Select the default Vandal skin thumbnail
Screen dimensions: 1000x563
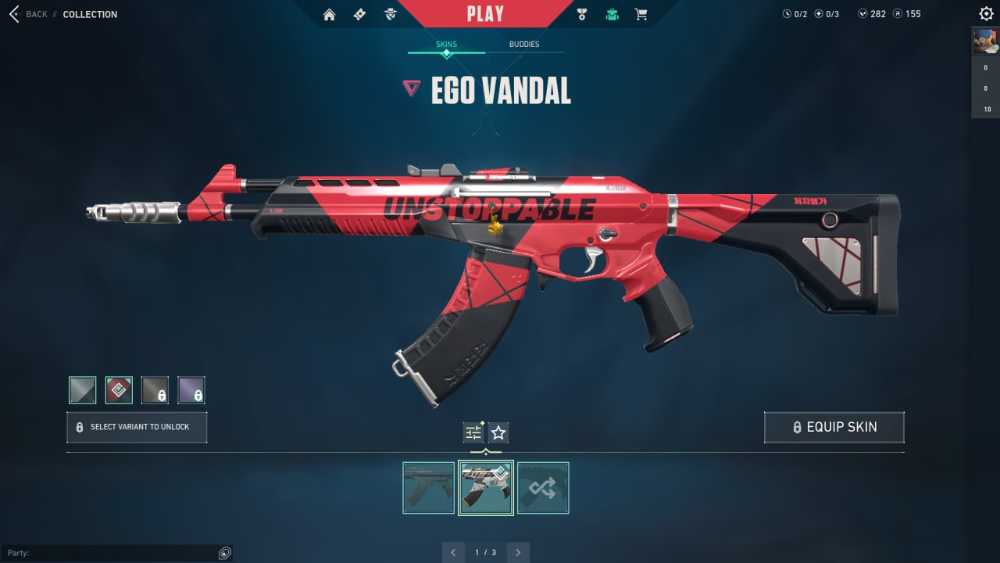point(429,488)
